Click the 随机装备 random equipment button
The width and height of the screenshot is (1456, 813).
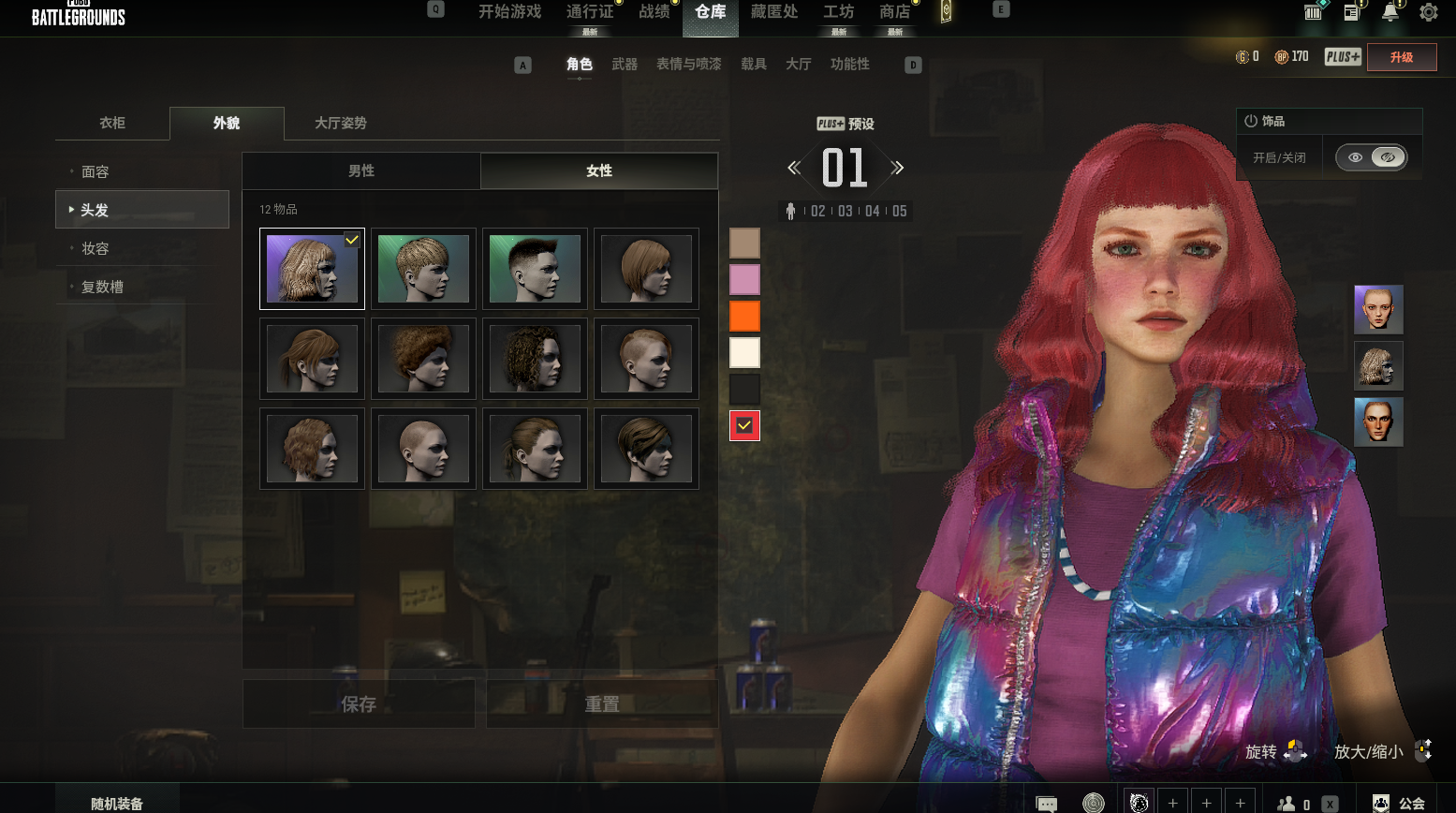click(117, 803)
